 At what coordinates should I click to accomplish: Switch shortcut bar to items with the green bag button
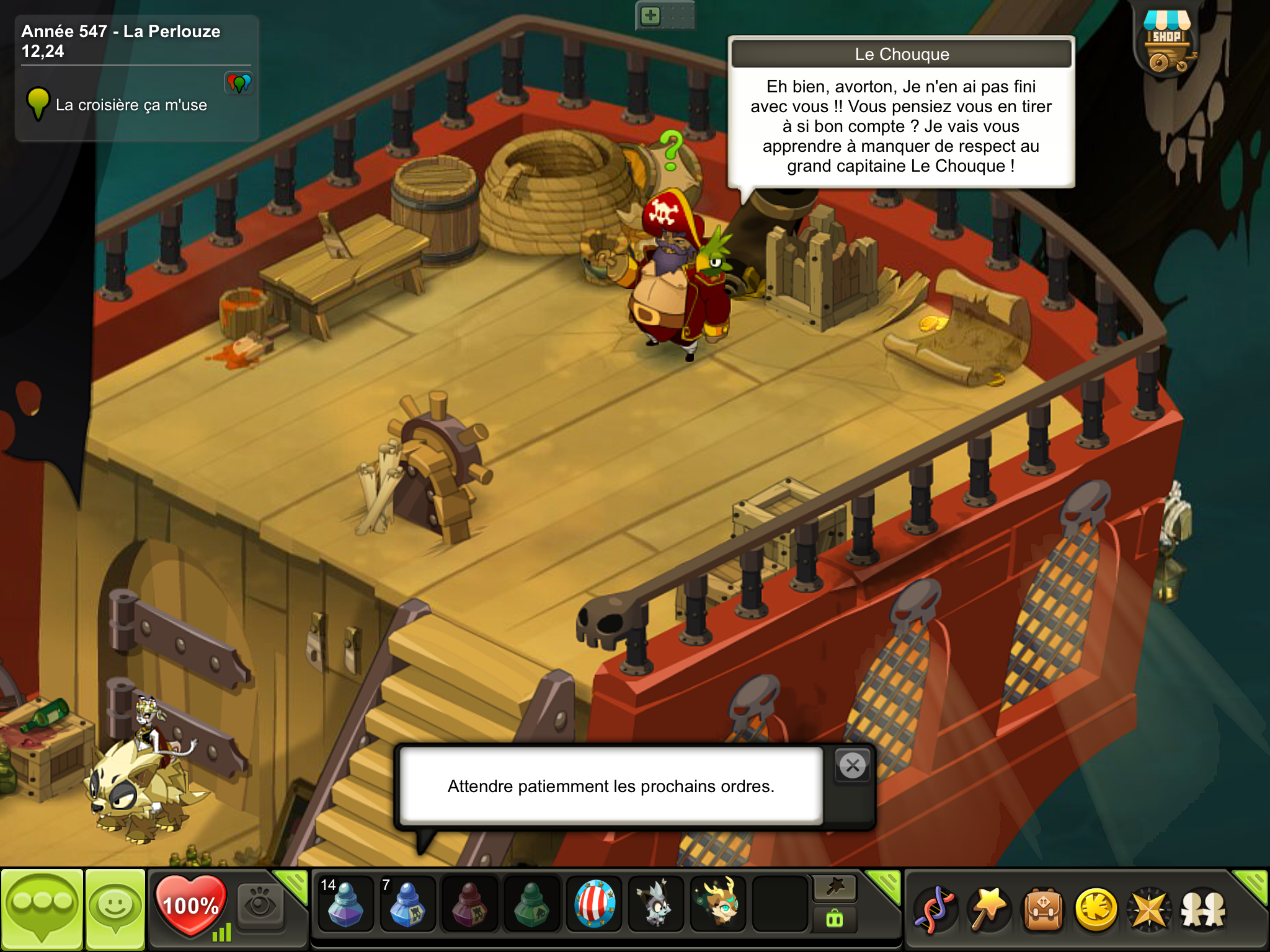[x=834, y=919]
